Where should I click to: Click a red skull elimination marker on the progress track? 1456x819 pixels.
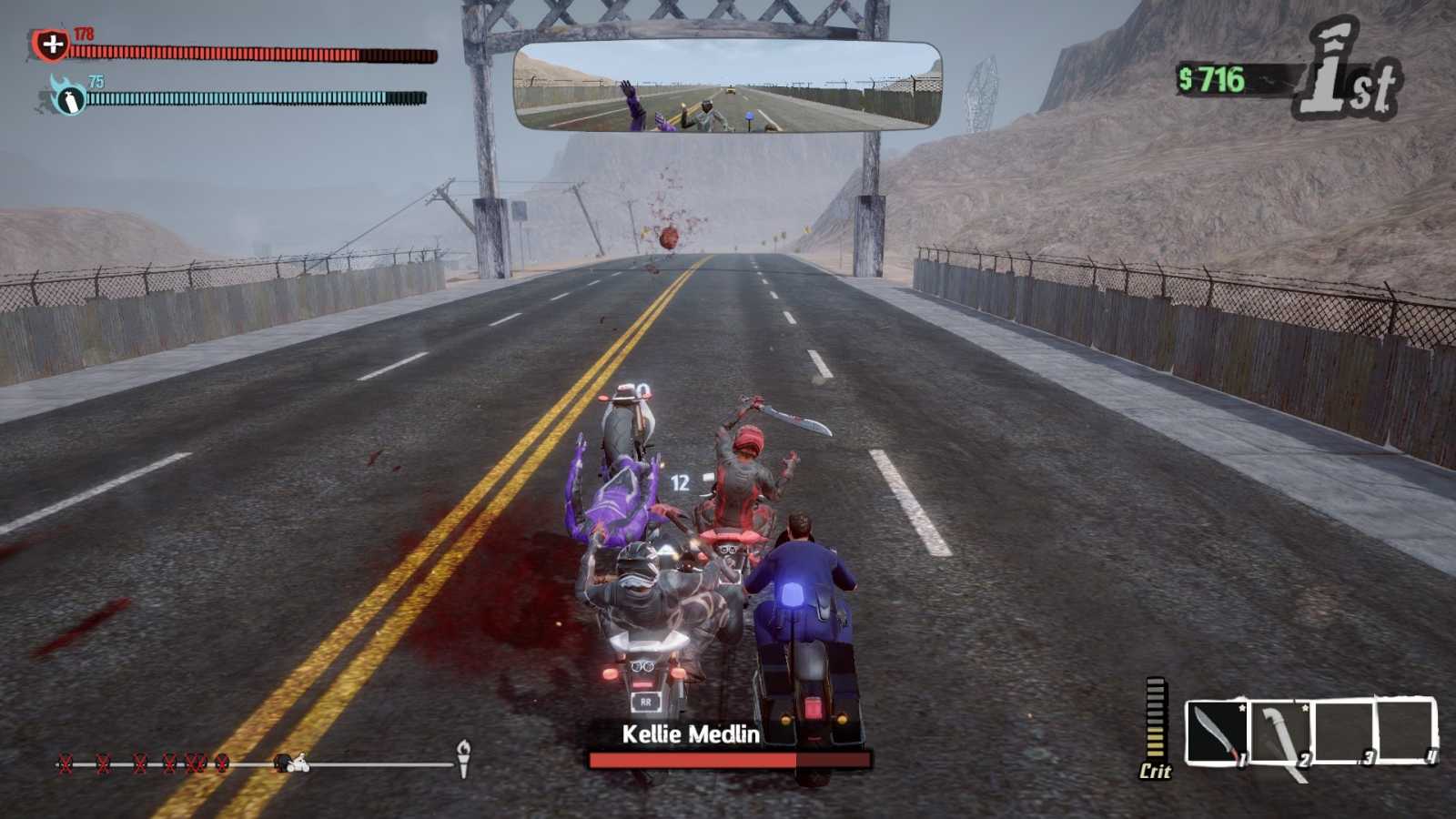tap(66, 762)
